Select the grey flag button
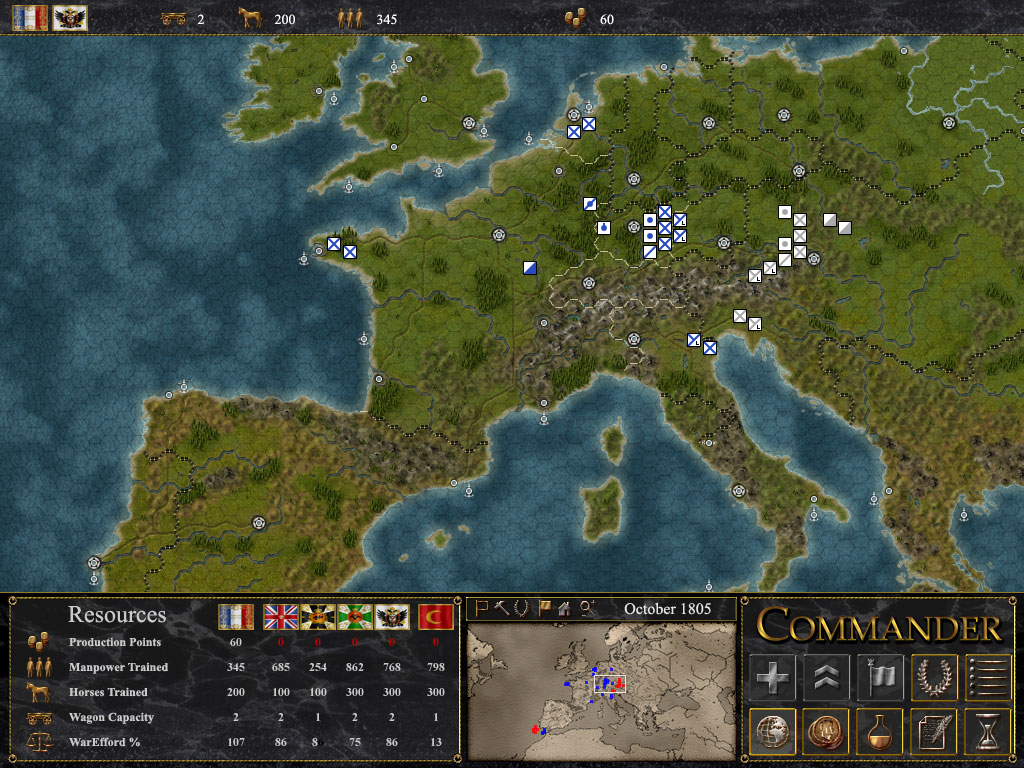The width and height of the screenshot is (1024, 768). (x=880, y=677)
